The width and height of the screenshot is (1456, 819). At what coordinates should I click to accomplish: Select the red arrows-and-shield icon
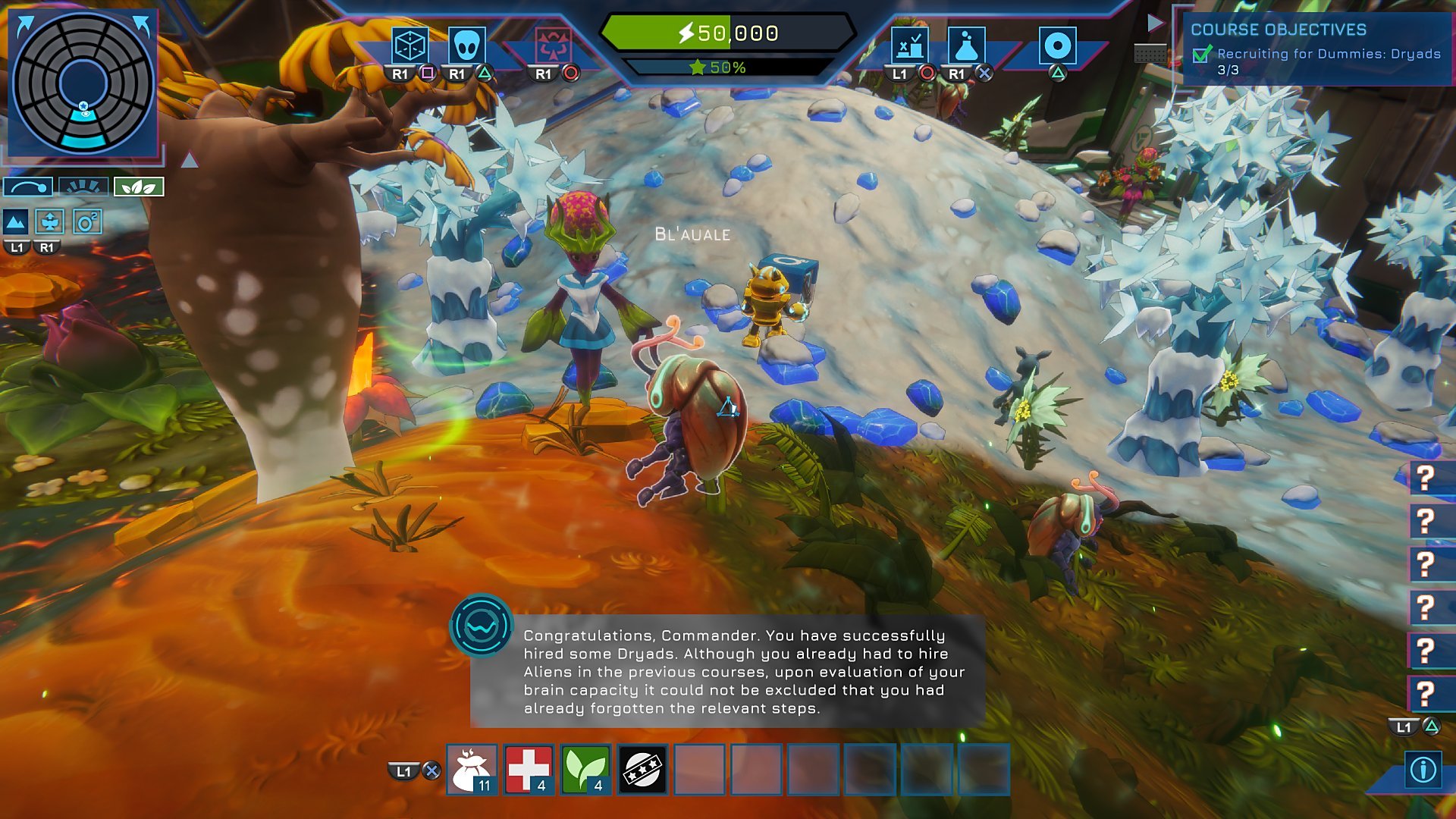click(x=553, y=46)
